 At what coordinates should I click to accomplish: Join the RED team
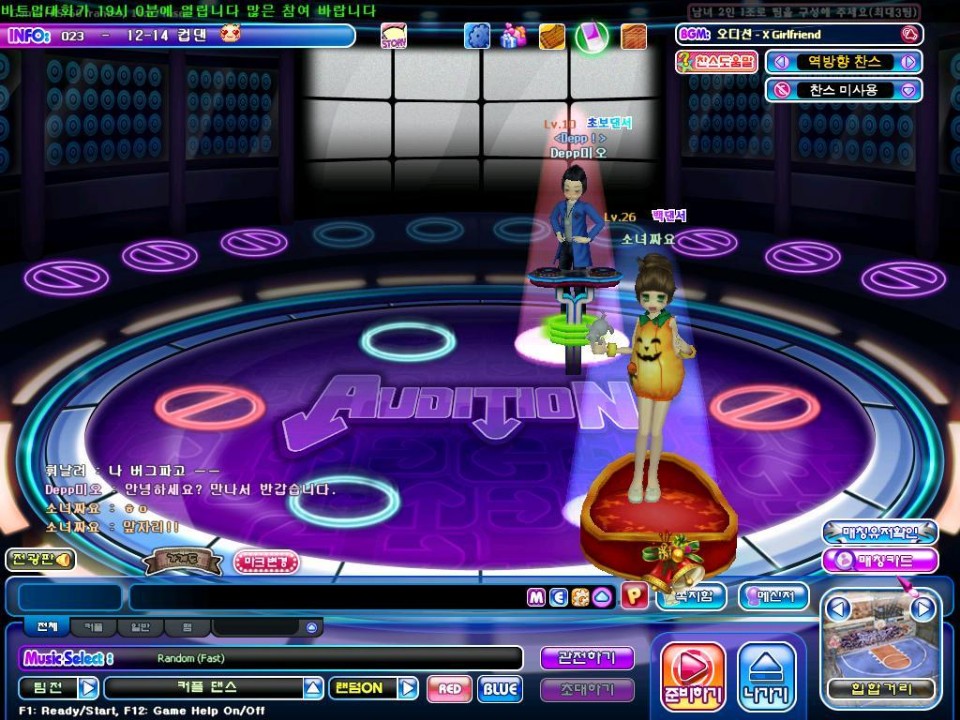click(449, 688)
